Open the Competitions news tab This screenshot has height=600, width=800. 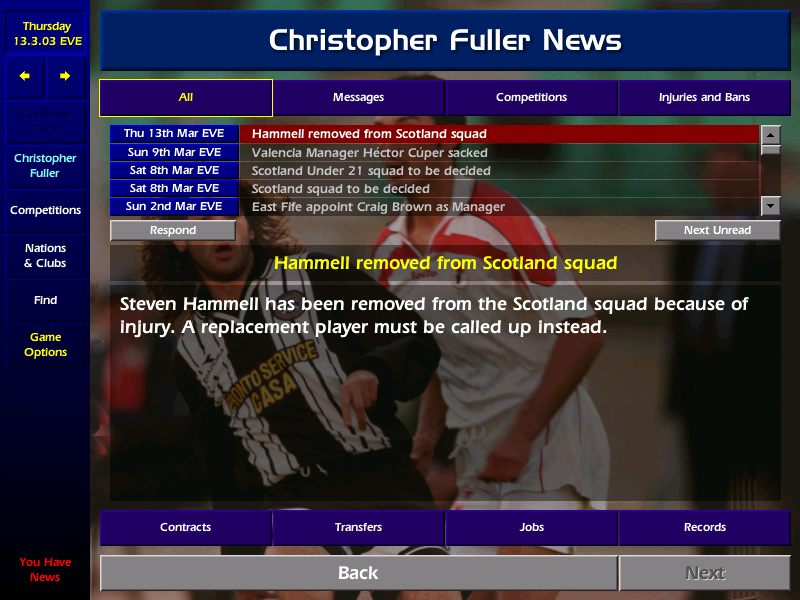pos(531,98)
